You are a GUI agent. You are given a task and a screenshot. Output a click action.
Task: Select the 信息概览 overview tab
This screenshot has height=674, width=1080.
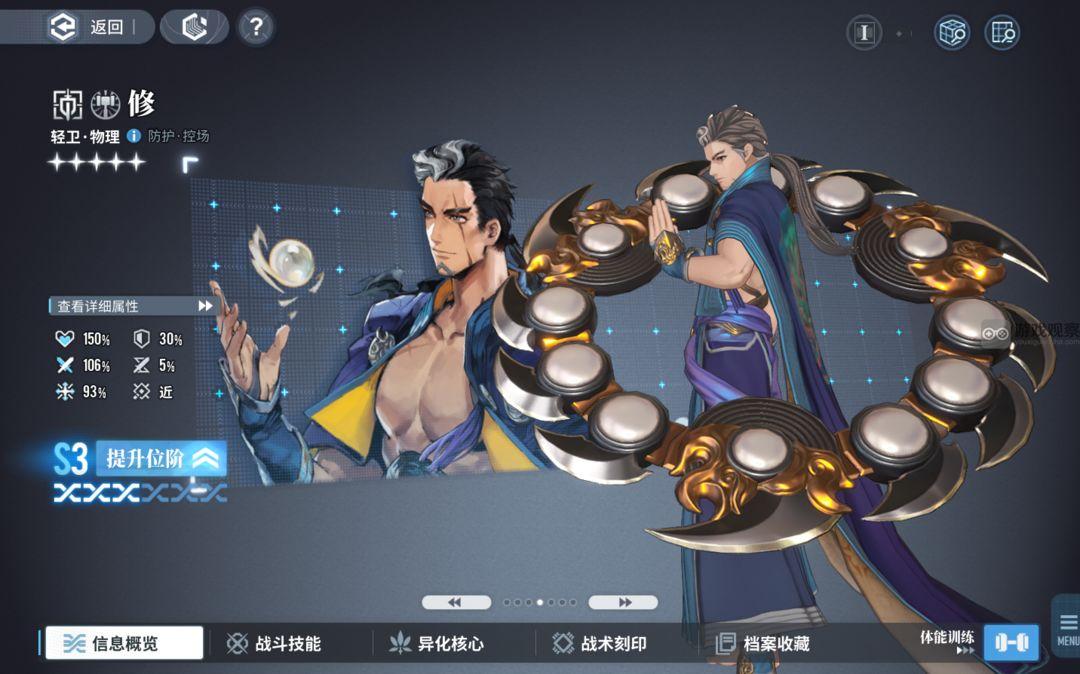click(124, 643)
